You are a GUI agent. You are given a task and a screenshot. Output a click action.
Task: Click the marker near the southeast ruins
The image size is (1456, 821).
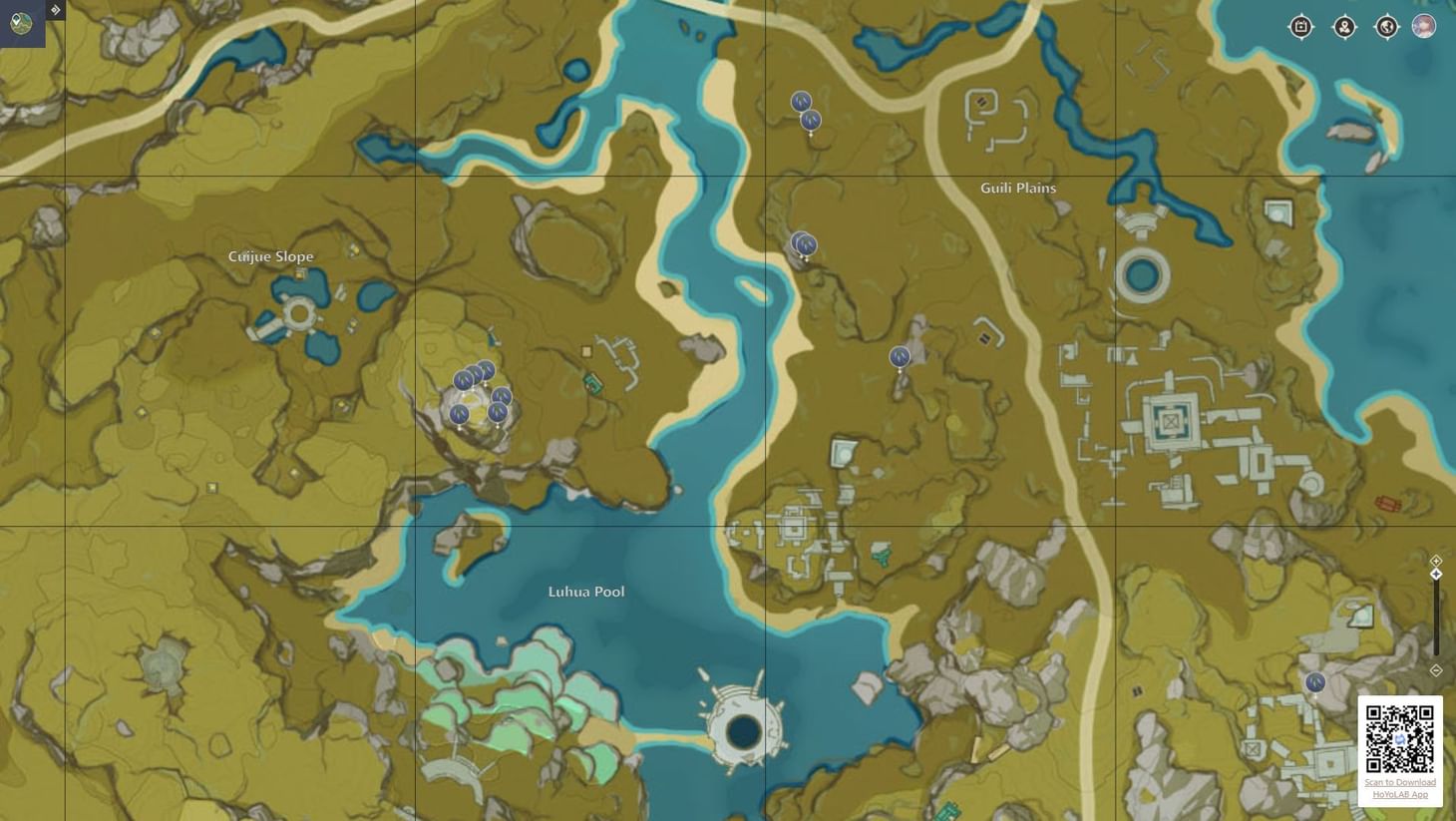coord(1314,682)
